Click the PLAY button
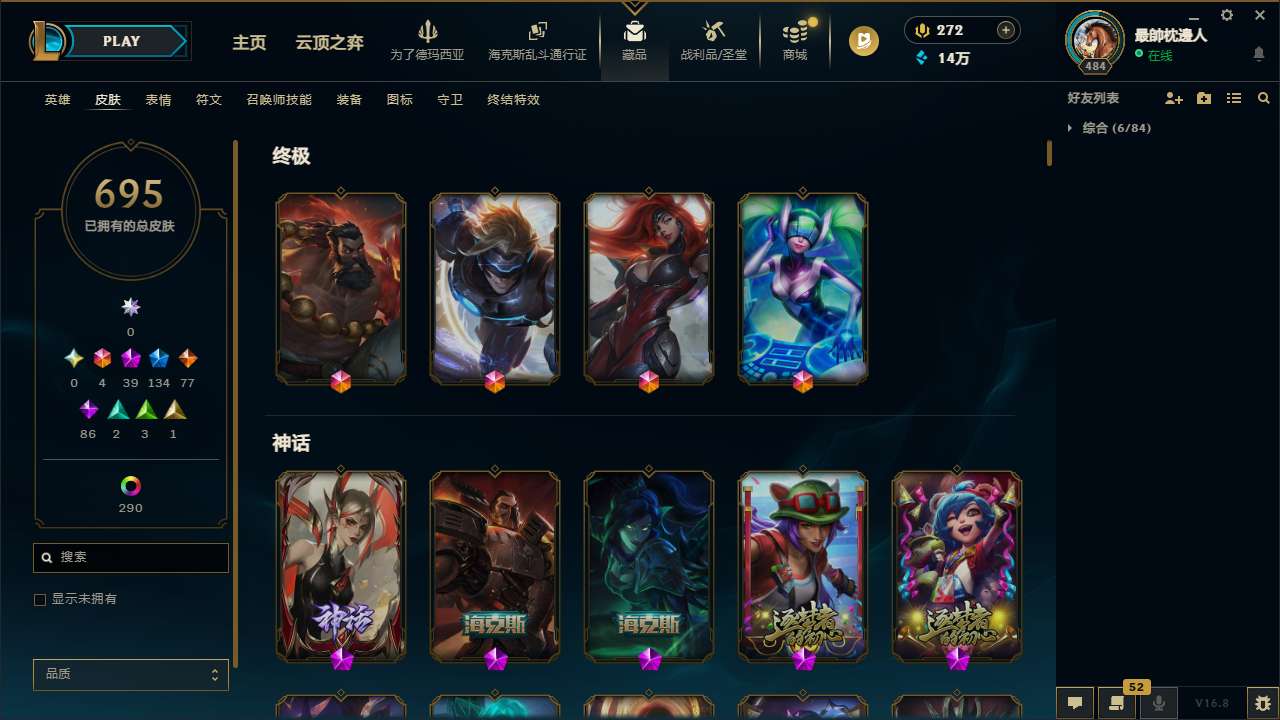The width and height of the screenshot is (1280, 720). [121, 41]
